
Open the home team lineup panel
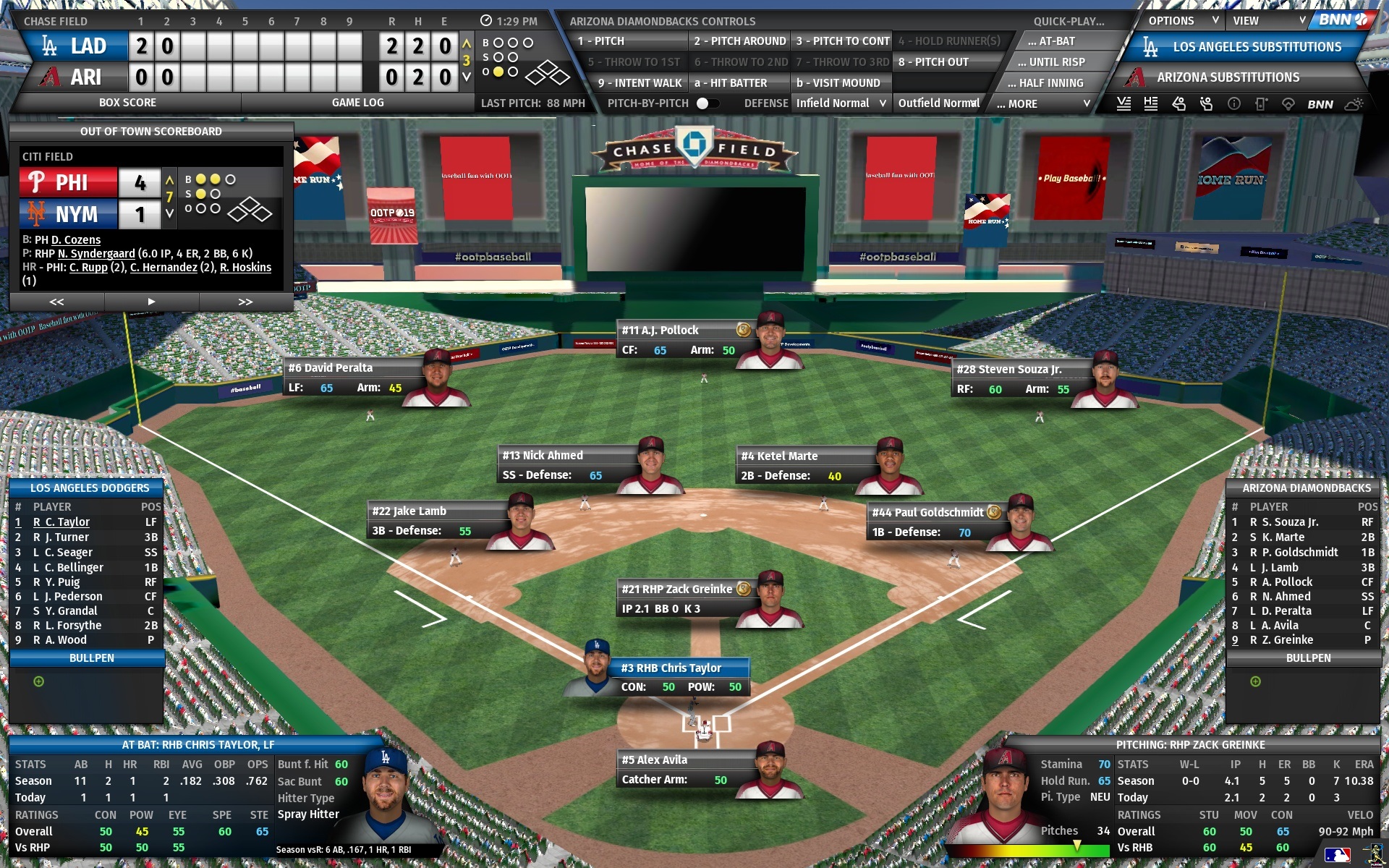pyautogui.click(x=1150, y=103)
